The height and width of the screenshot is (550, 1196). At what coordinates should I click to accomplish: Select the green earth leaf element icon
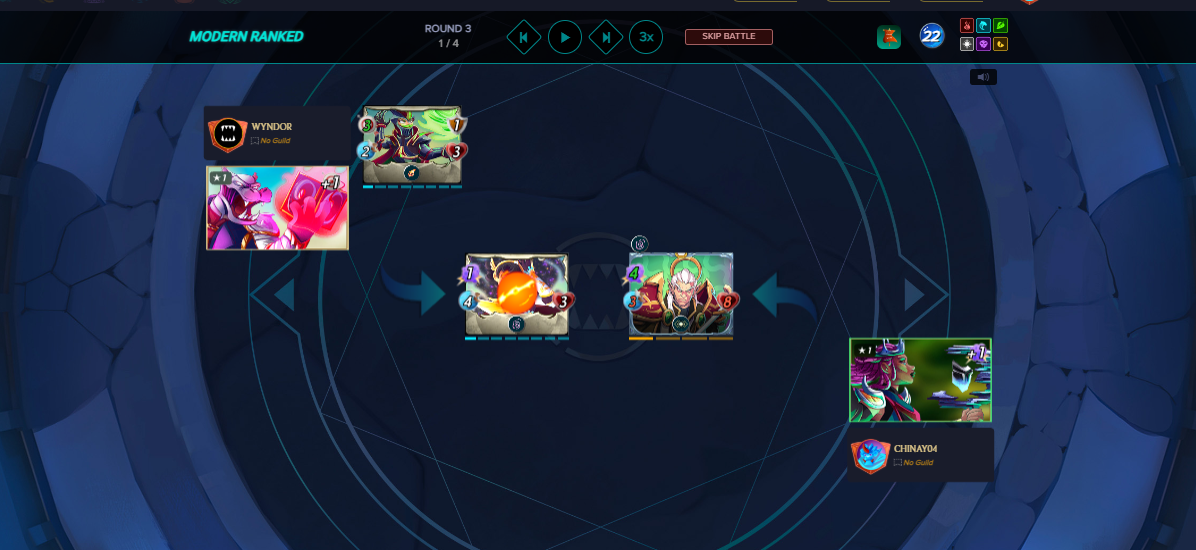(x=1000, y=26)
